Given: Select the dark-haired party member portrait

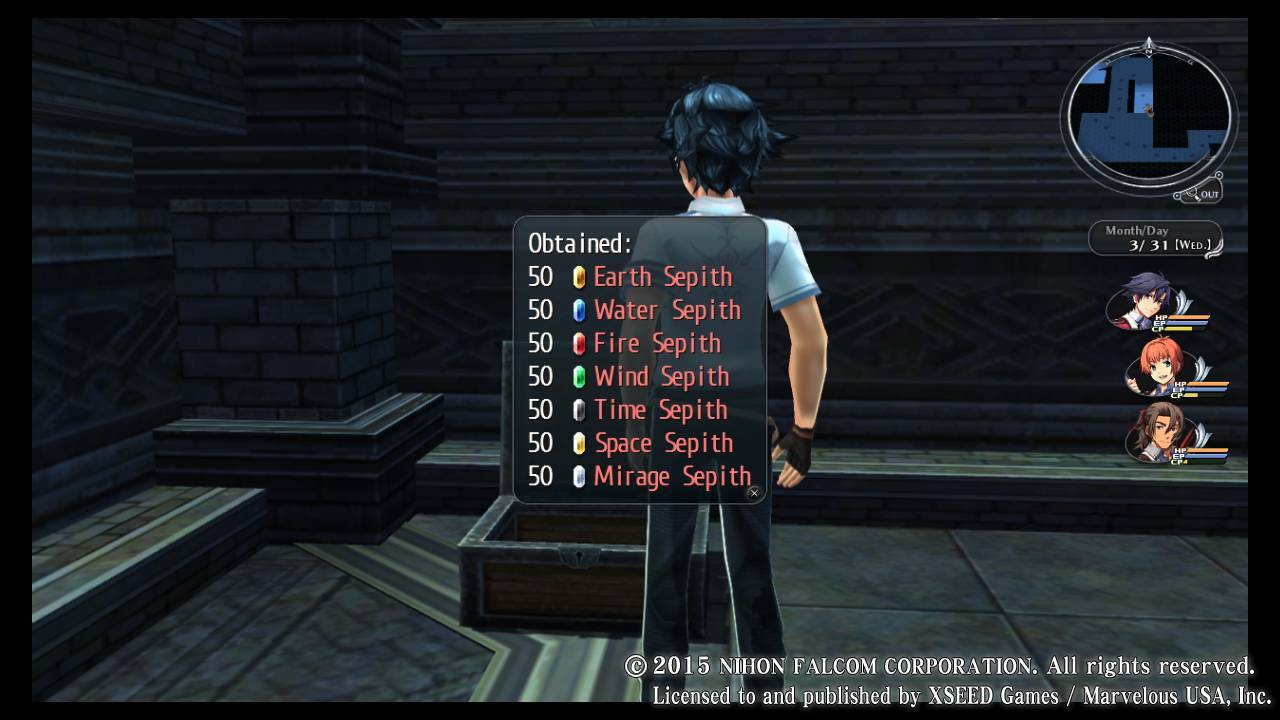Looking at the screenshot, I should click(x=1144, y=301).
